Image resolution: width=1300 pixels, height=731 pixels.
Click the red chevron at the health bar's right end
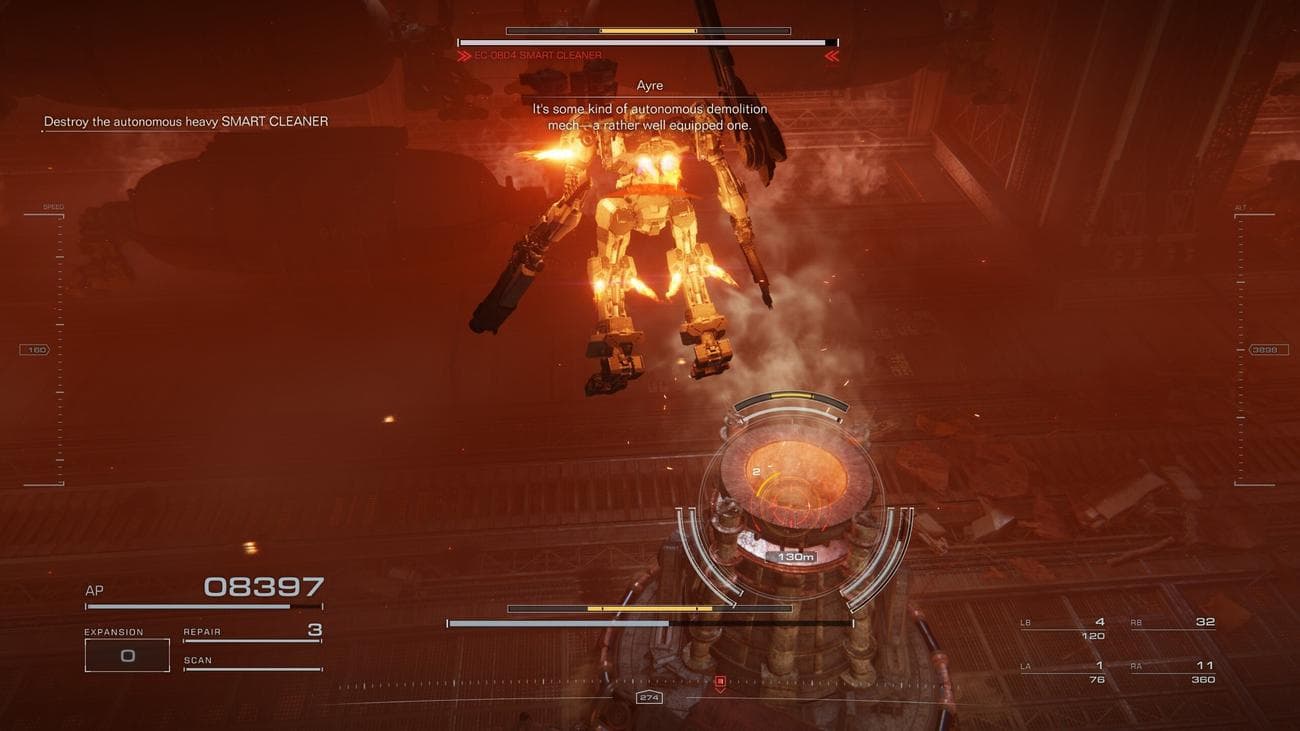[x=830, y=57]
